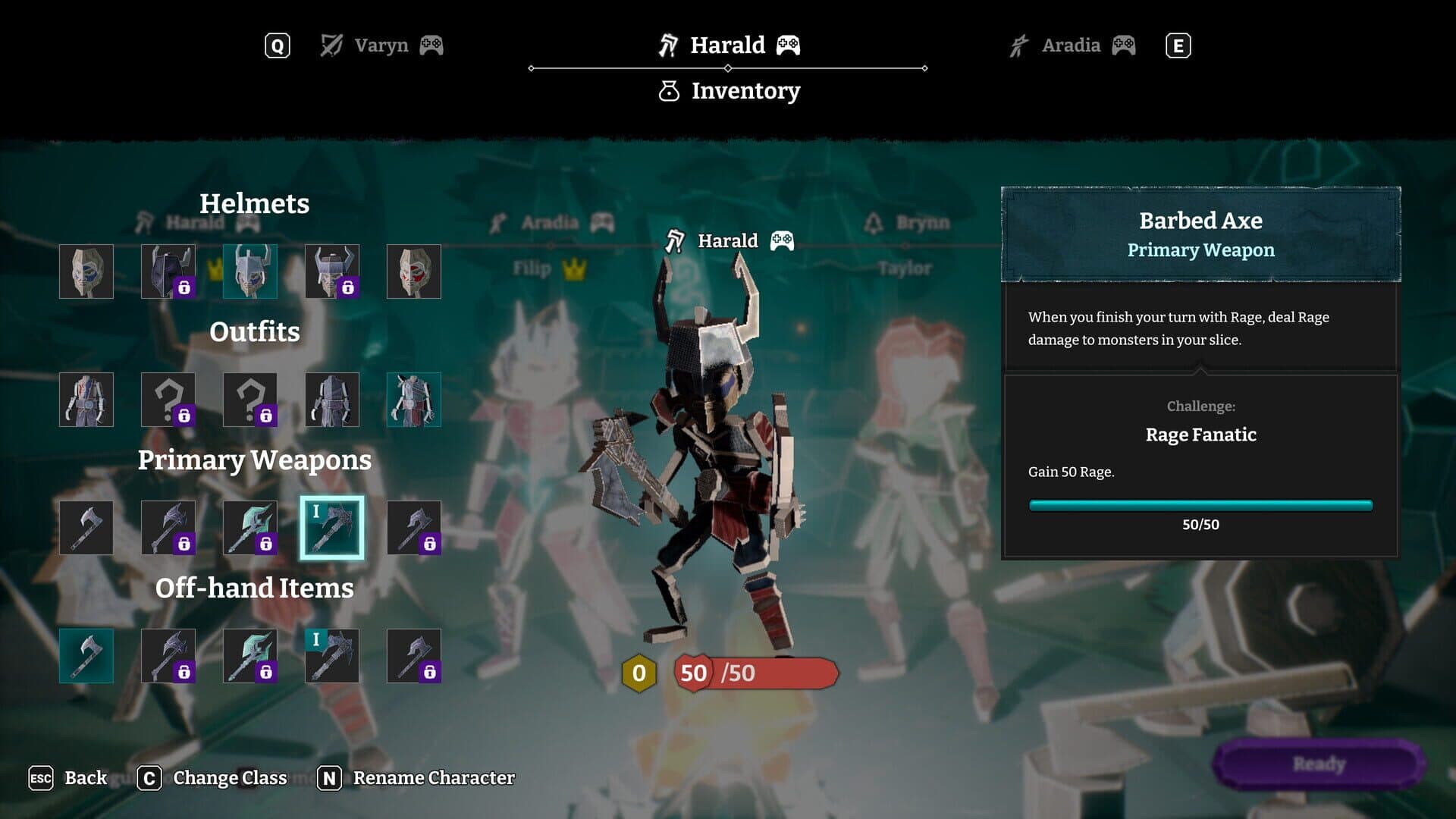Select the locked dark helmet with horns
The width and height of the screenshot is (1456, 819).
tap(169, 271)
